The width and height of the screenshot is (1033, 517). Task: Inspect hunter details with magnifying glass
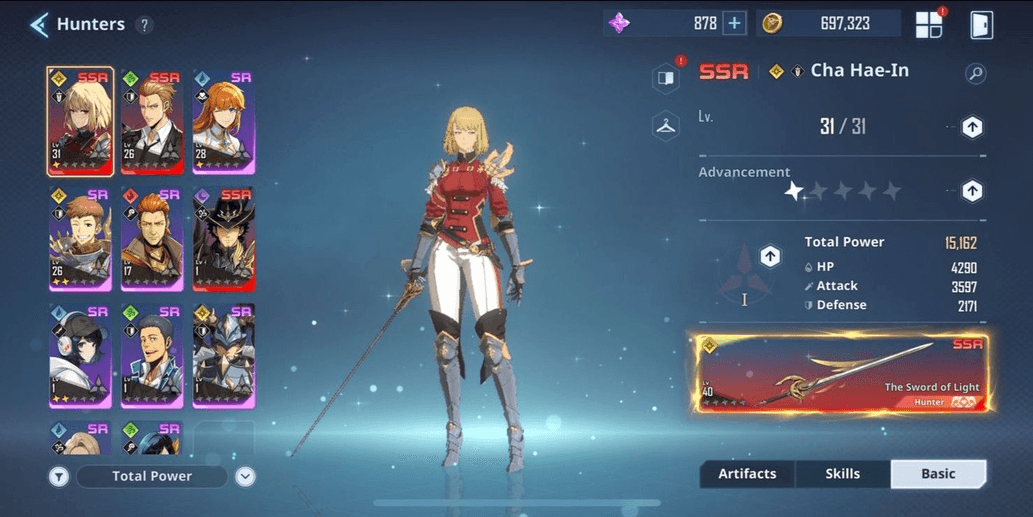975,73
